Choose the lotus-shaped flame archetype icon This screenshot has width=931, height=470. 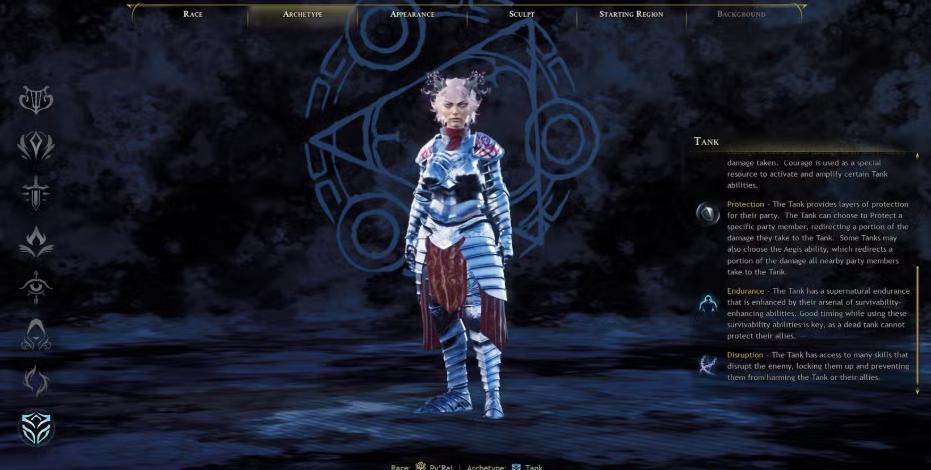[x=36, y=240]
